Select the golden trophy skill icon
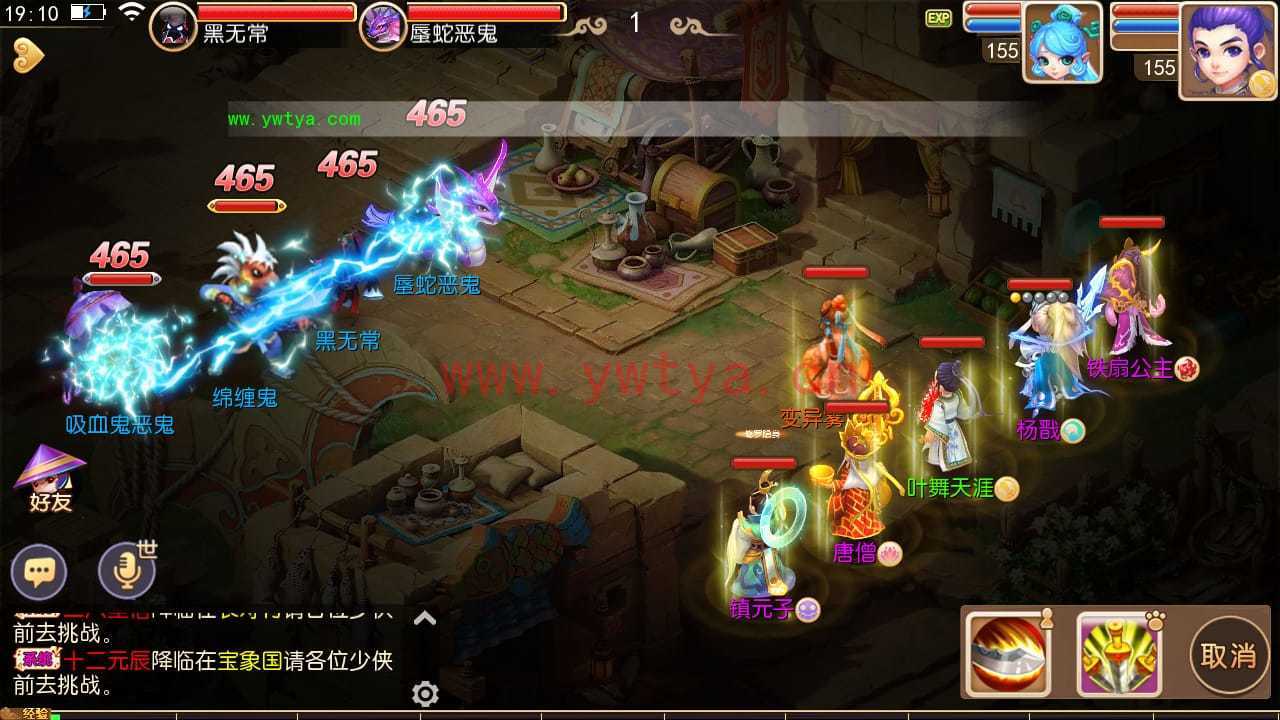The image size is (1280, 720). click(x=1118, y=654)
